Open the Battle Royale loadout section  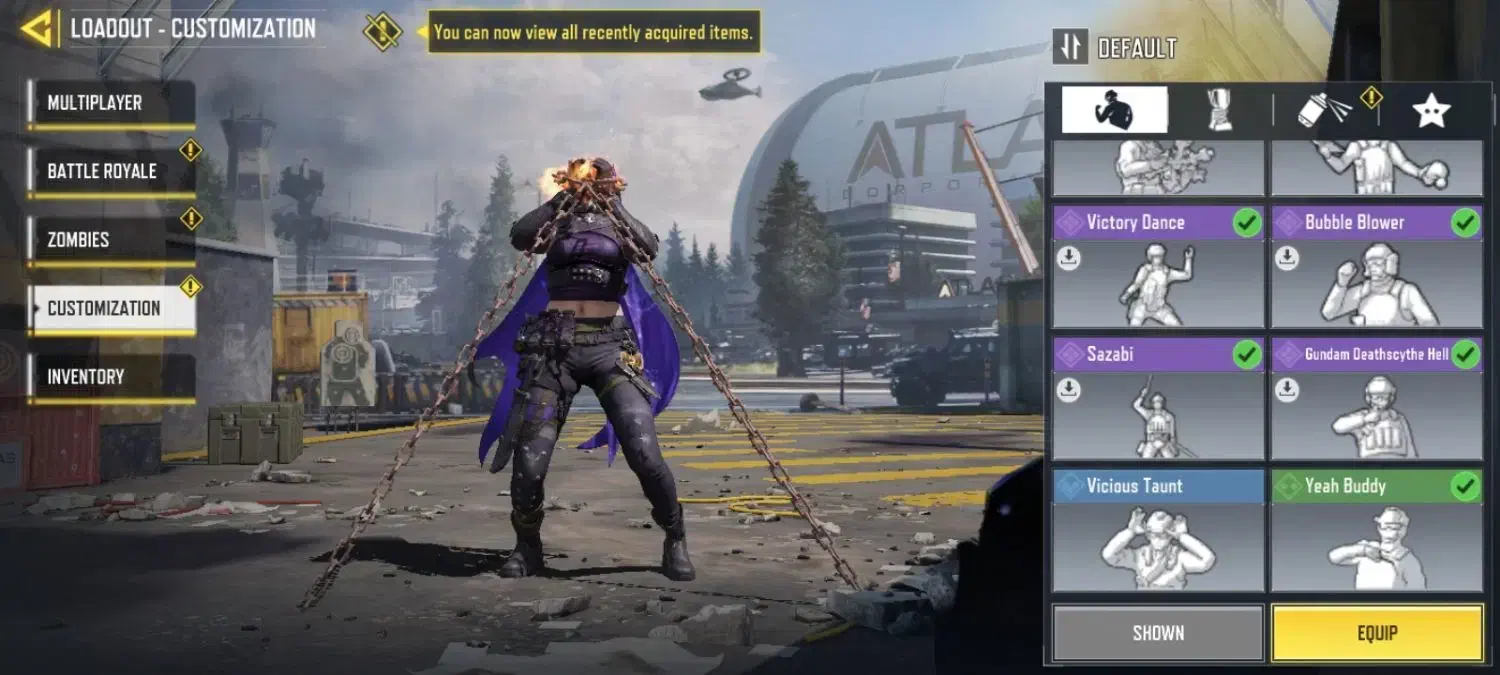click(111, 171)
